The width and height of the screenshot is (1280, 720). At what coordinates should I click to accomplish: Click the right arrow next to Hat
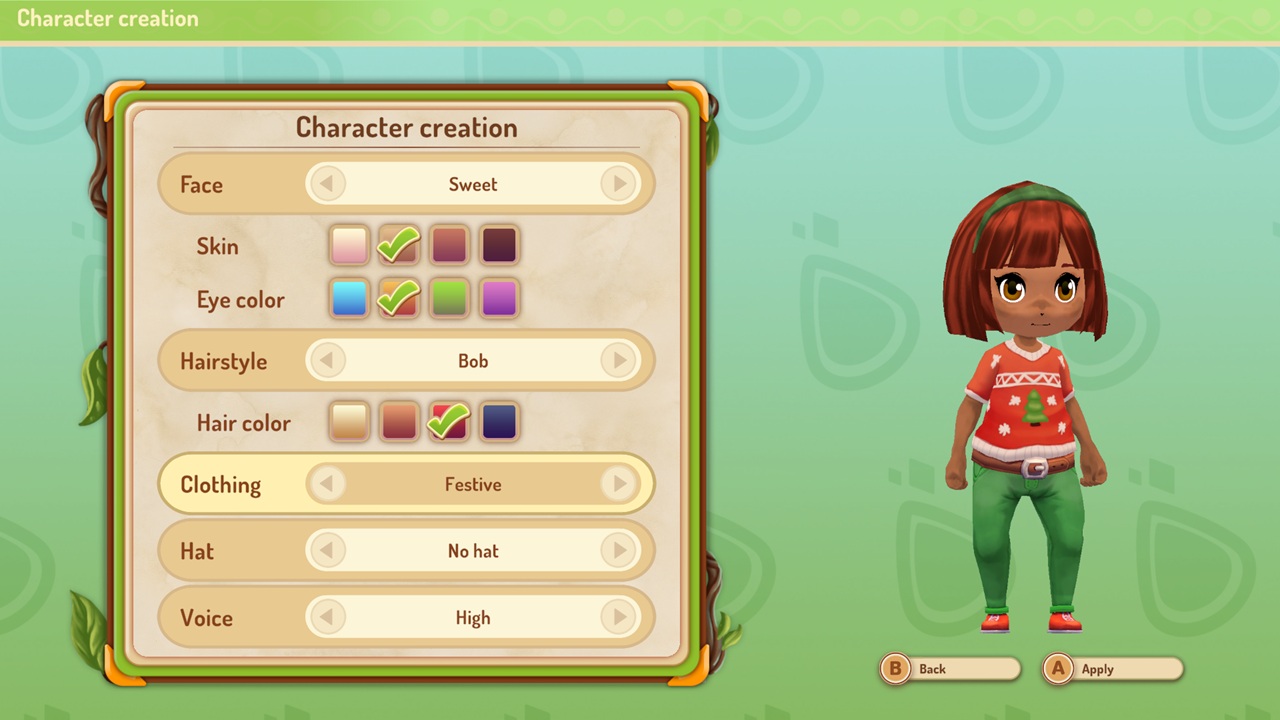[619, 551]
